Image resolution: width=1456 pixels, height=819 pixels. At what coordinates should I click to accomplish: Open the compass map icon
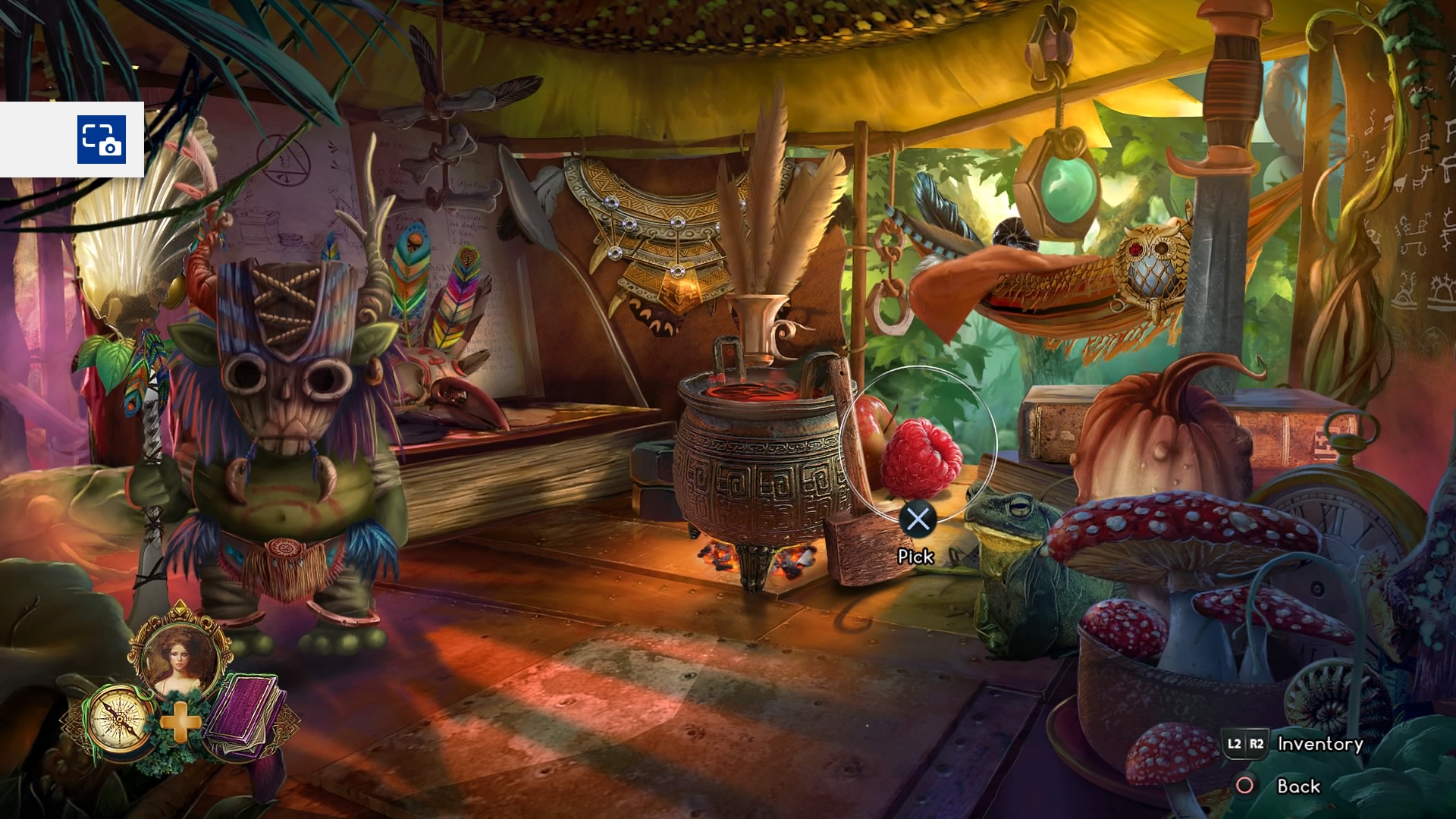[x=118, y=717]
